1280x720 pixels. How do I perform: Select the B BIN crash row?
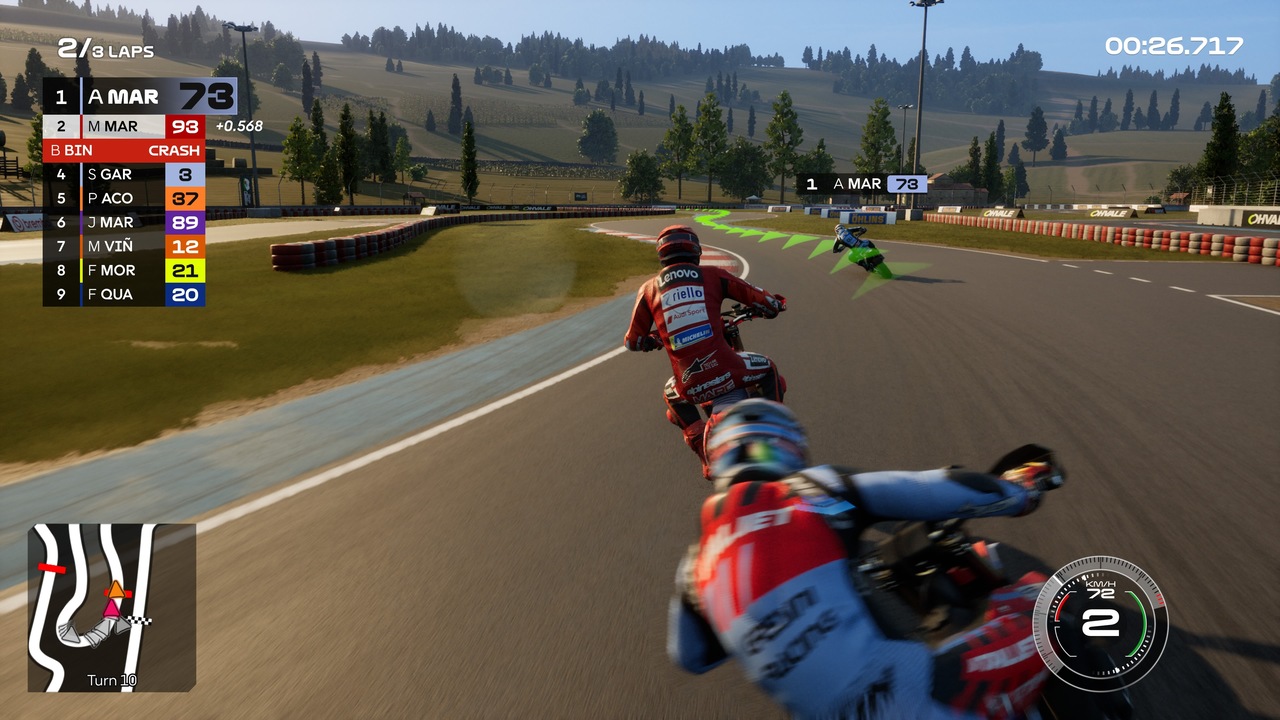tap(124, 151)
